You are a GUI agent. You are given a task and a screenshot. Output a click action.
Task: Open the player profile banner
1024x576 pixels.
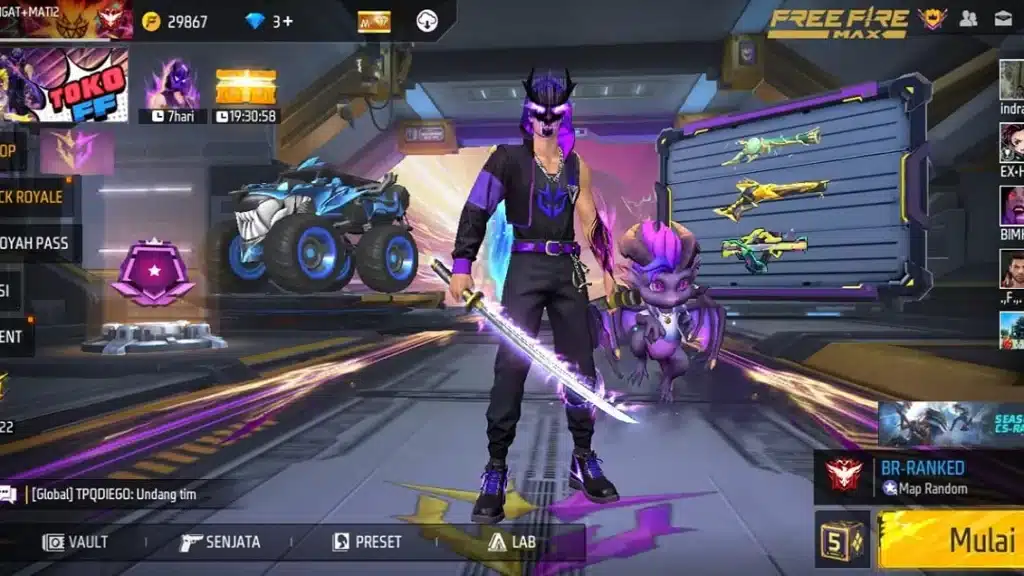[66, 19]
